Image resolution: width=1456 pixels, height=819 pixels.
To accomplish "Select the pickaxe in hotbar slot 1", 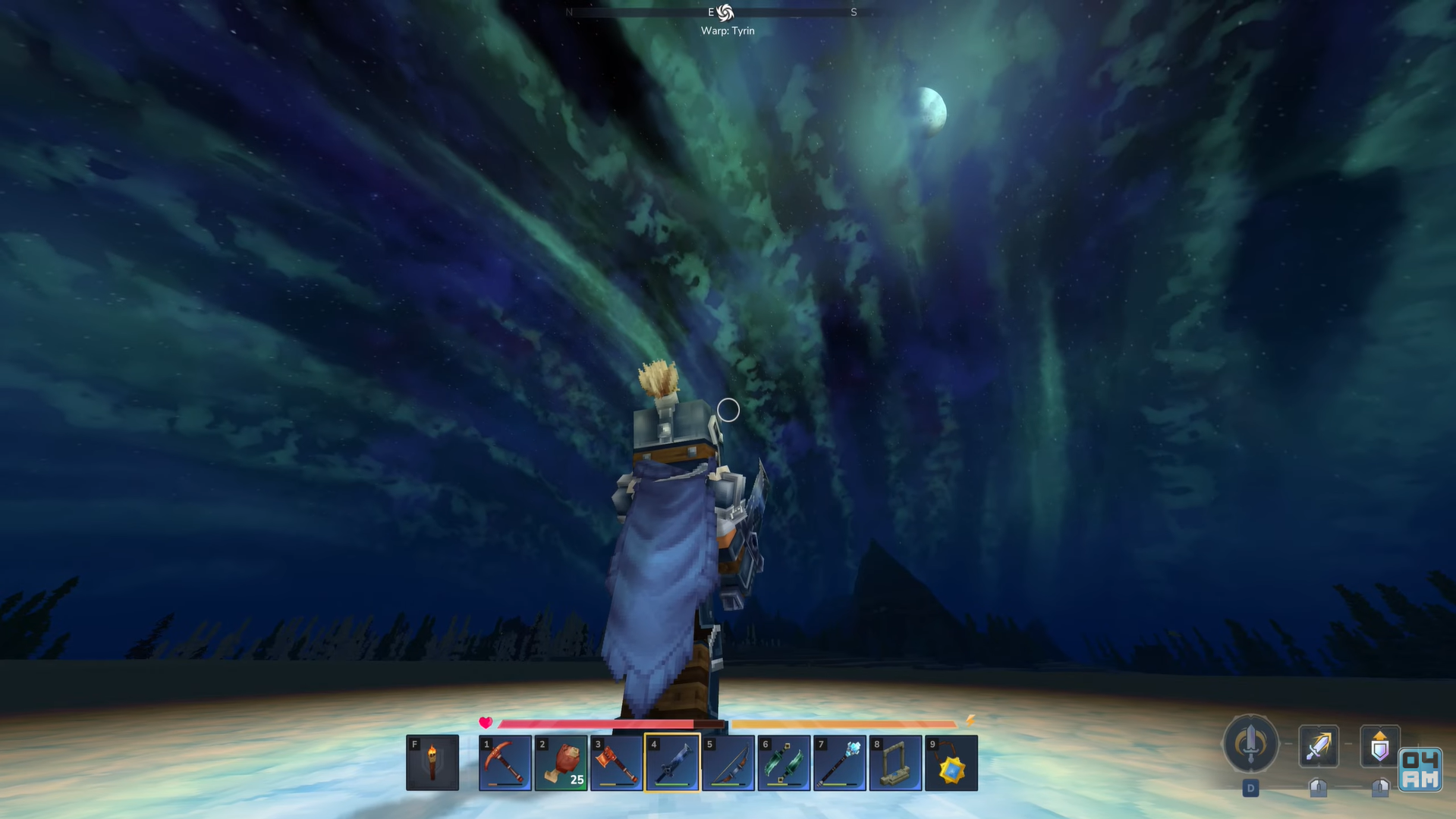I will coord(505,762).
